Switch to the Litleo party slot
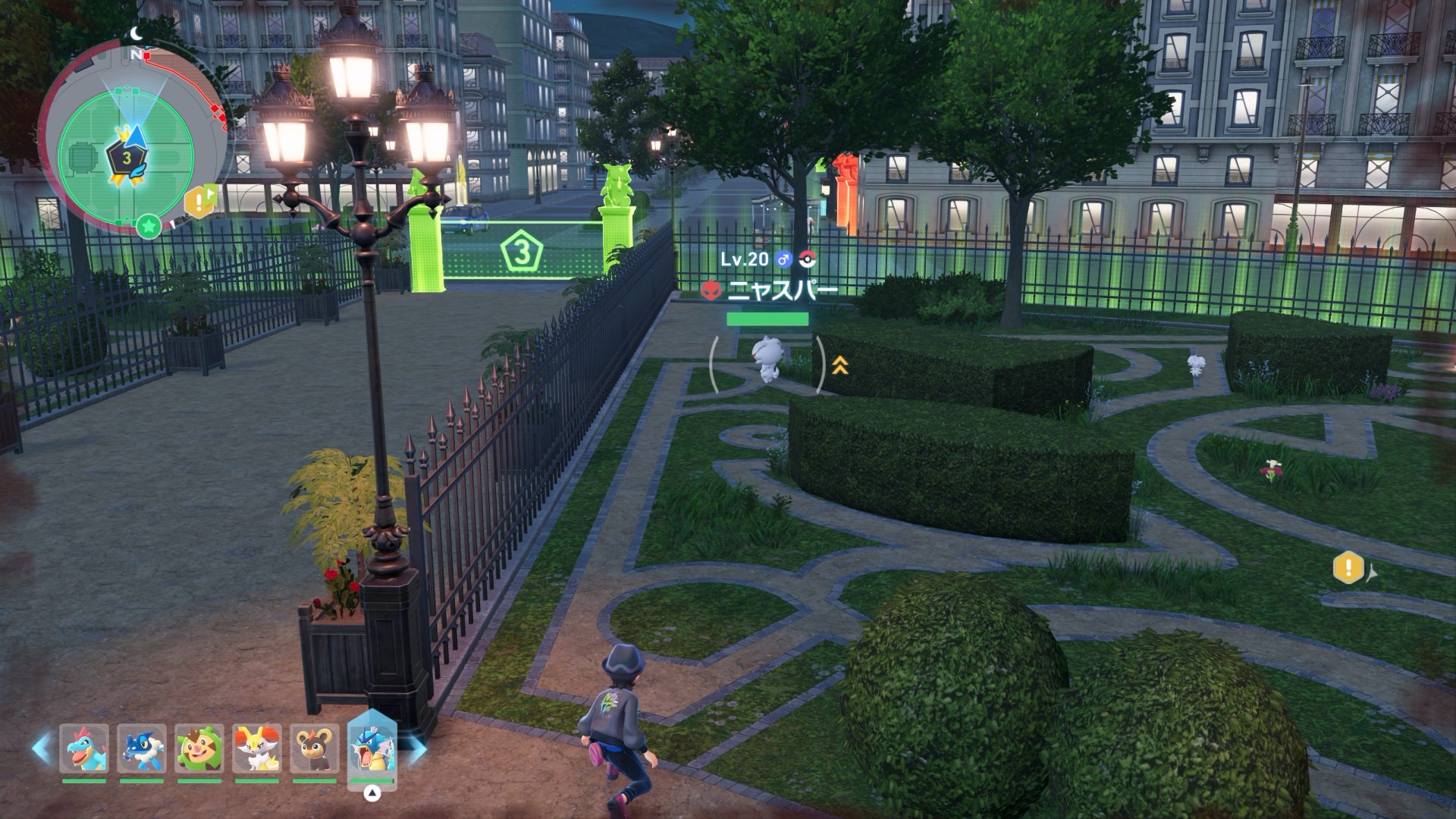Viewport: 1456px width, 819px height. [315, 748]
